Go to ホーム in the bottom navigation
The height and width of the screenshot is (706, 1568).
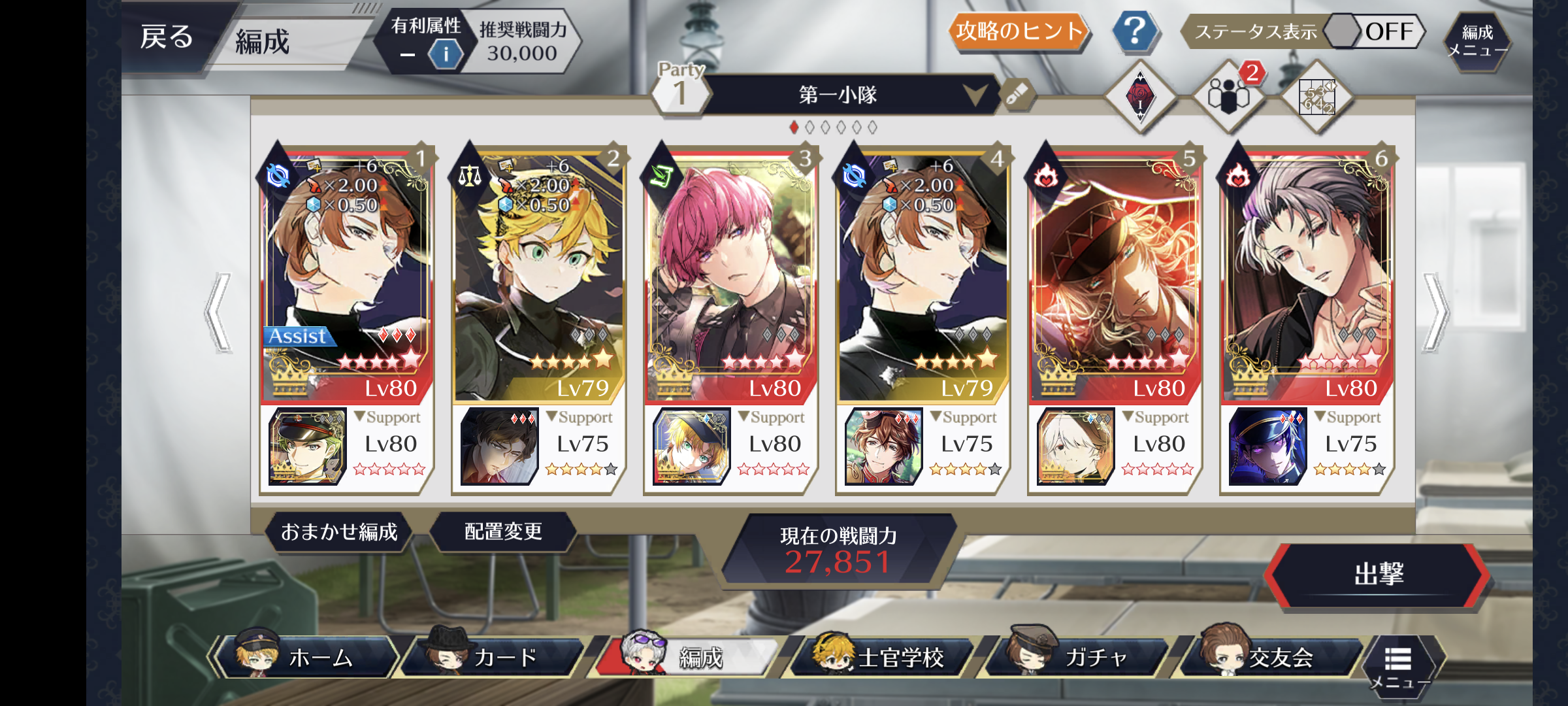point(307,657)
